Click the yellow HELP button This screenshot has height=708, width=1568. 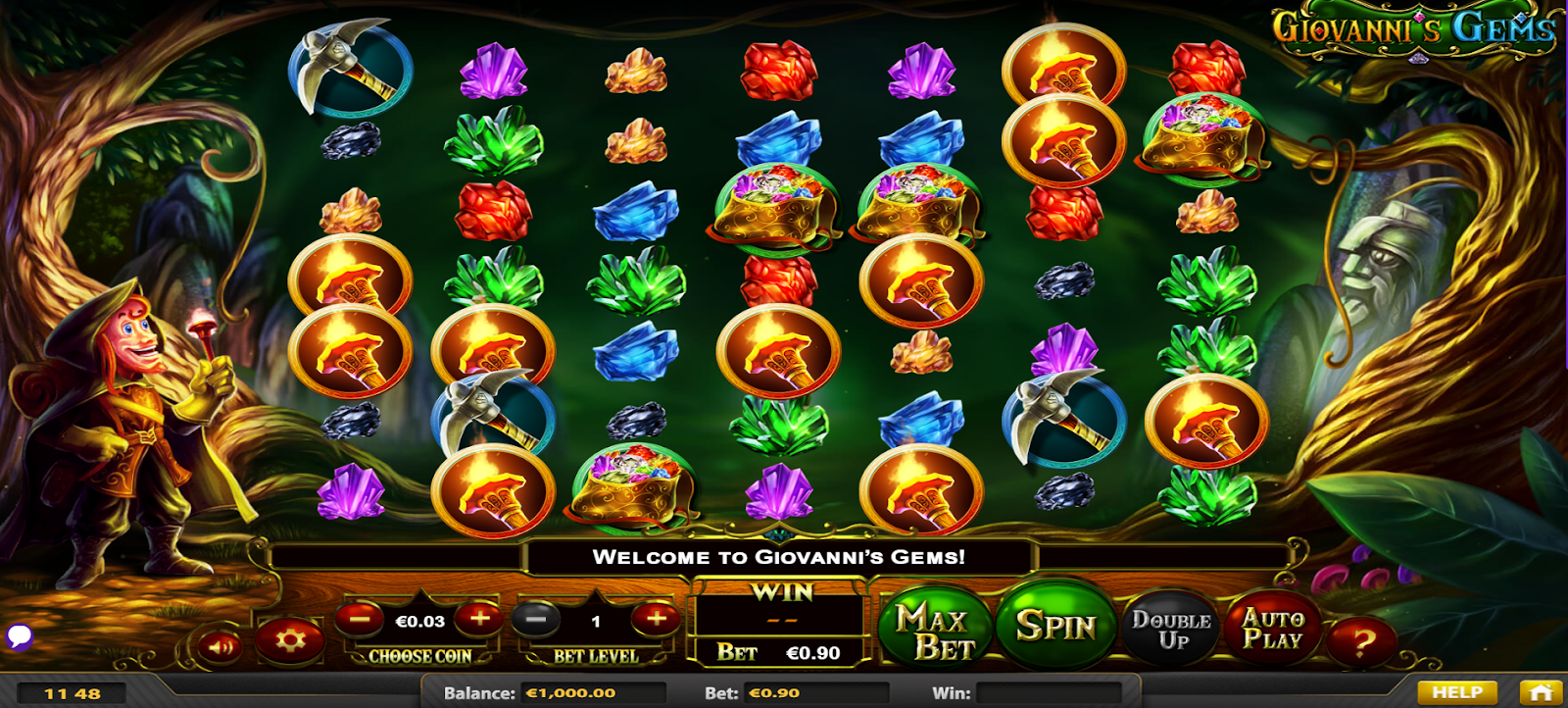click(1456, 692)
